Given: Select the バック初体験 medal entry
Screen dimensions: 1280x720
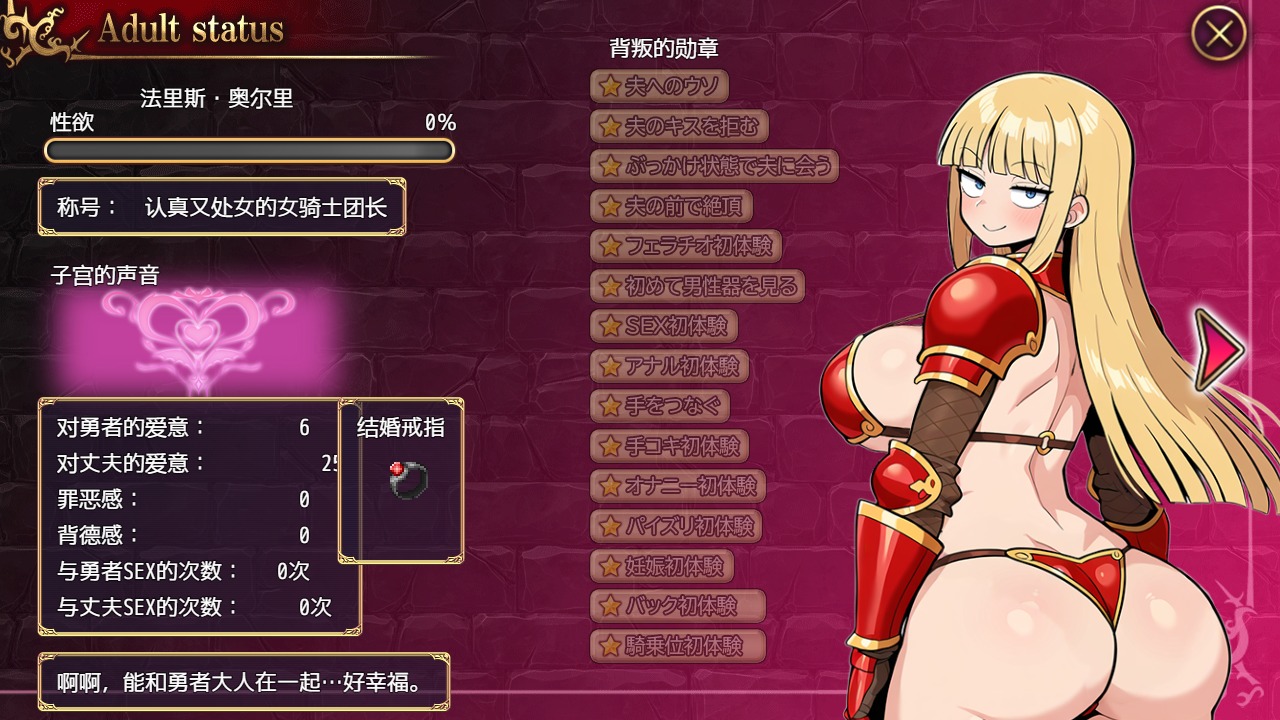Looking at the screenshot, I should tap(678, 605).
